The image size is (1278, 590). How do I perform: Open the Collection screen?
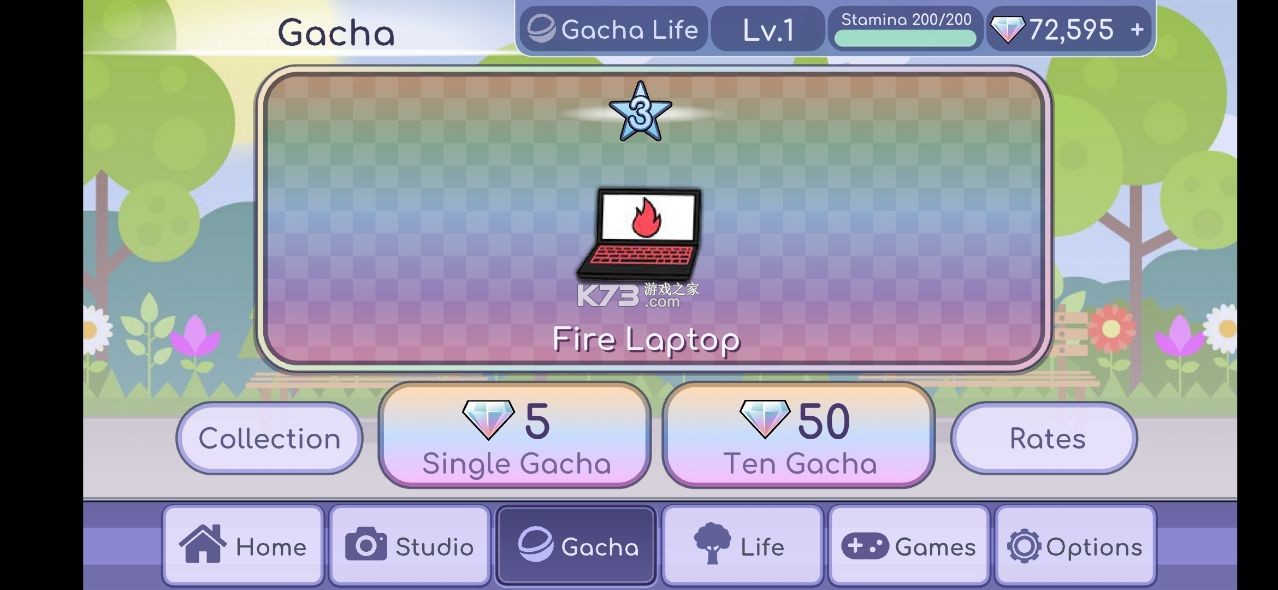point(269,438)
